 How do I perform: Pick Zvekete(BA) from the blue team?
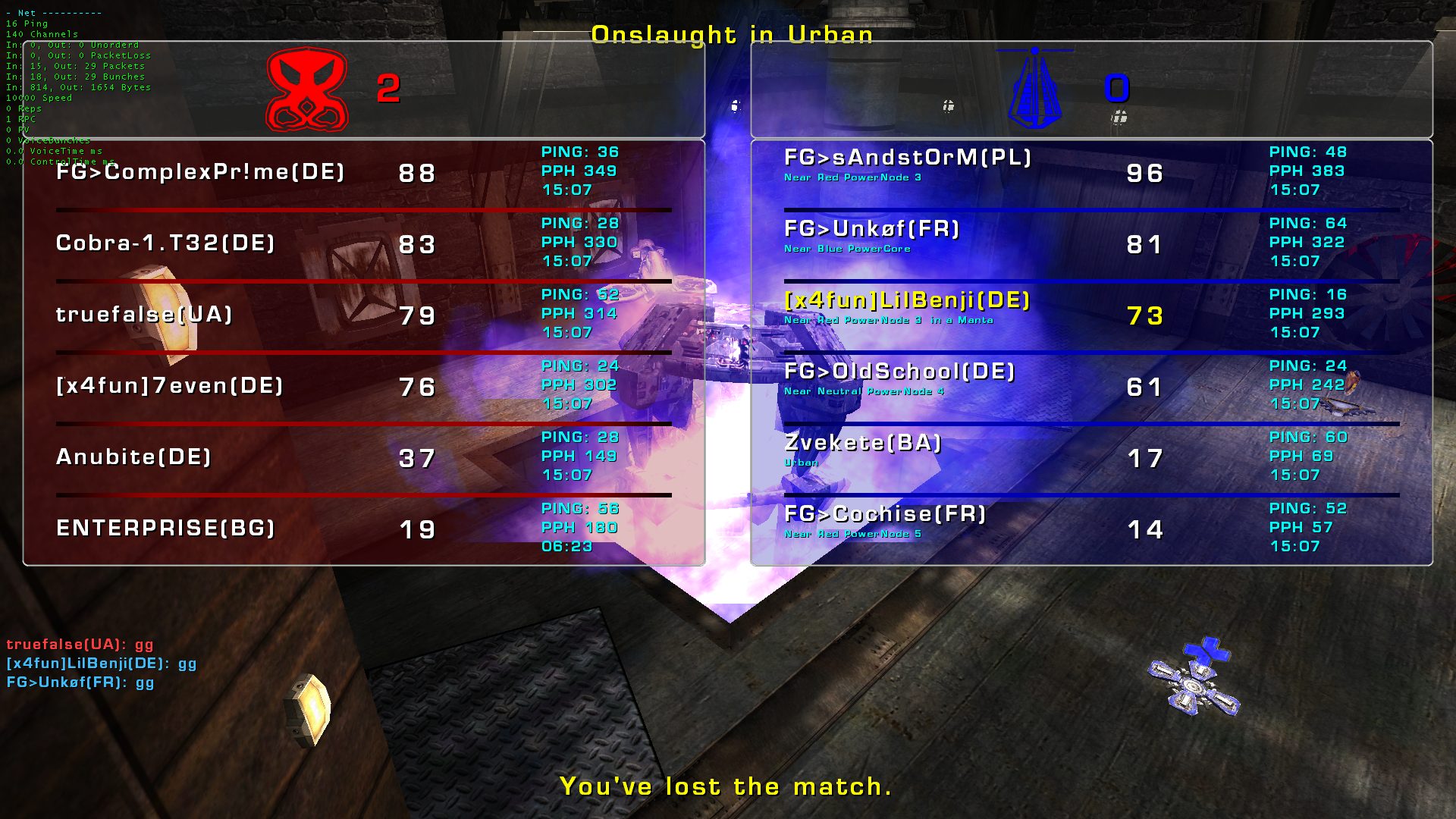[x=863, y=443]
